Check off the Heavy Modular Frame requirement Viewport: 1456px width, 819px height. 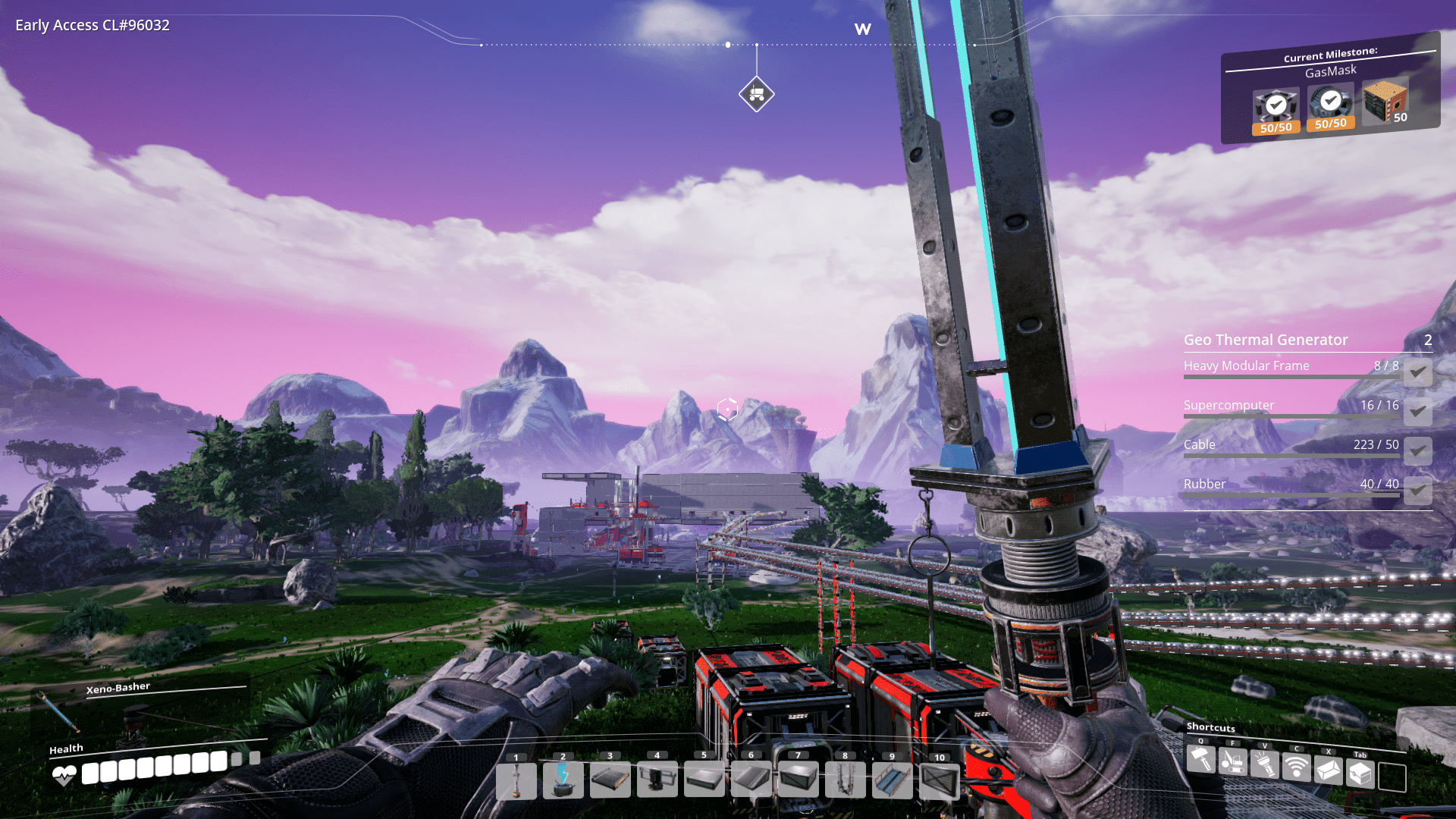pos(1417,373)
